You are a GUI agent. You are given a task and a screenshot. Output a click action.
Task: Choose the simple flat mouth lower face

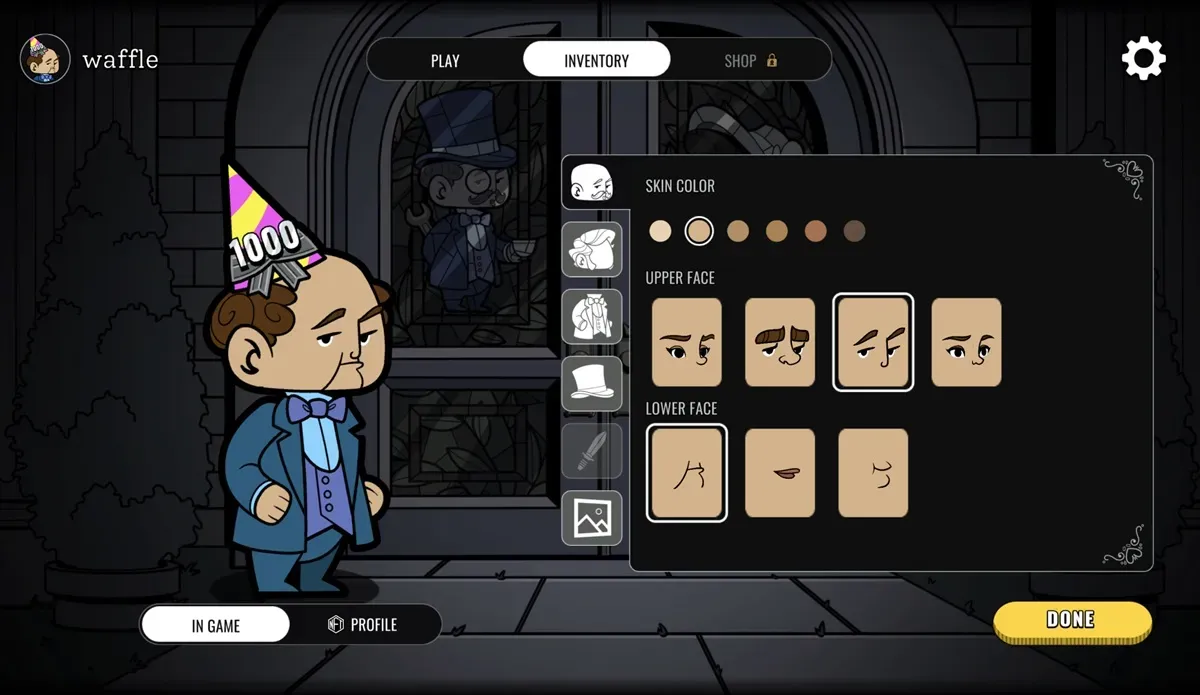pyautogui.click(x=780, y=473)
